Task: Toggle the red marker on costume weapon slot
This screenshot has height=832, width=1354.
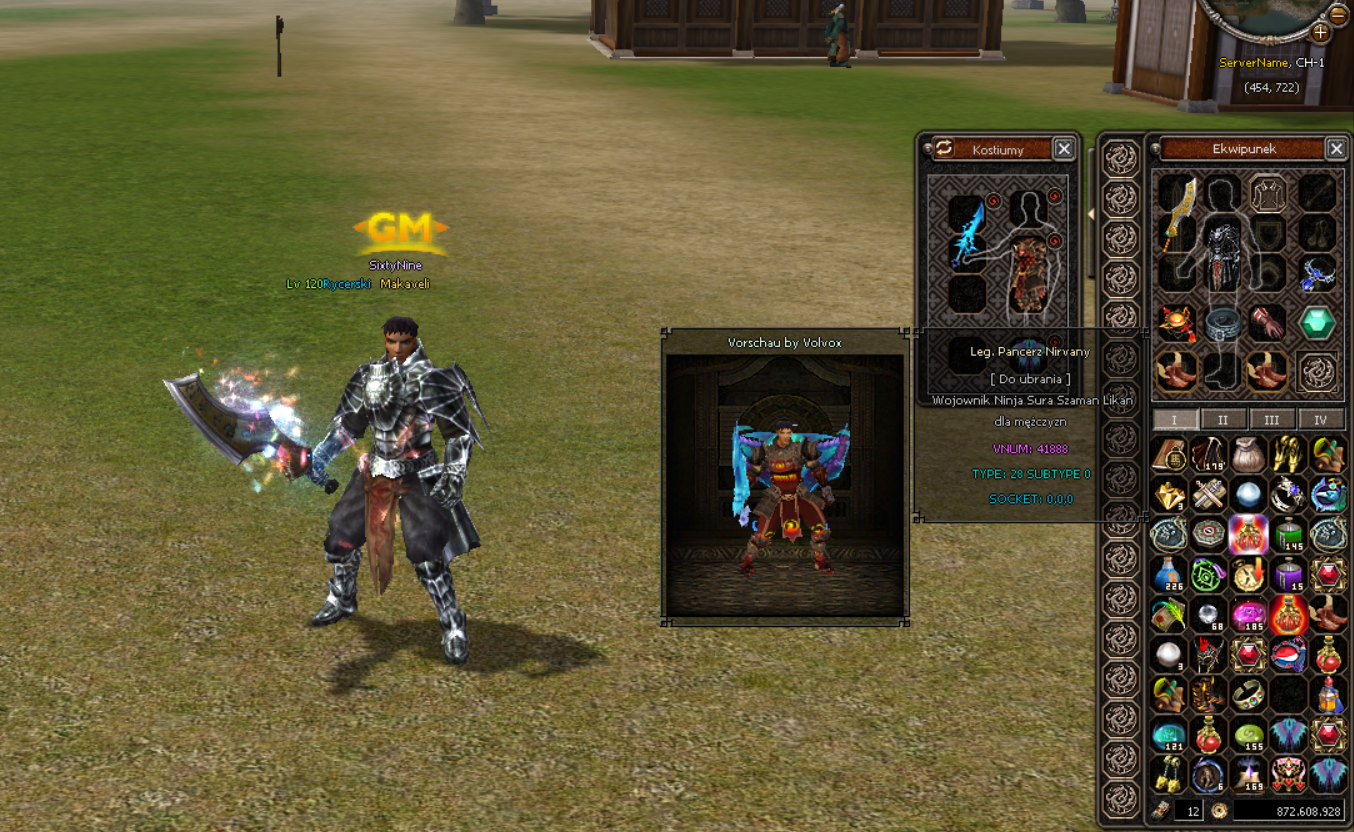Action: pyautogui.click(x=992, y=201)
